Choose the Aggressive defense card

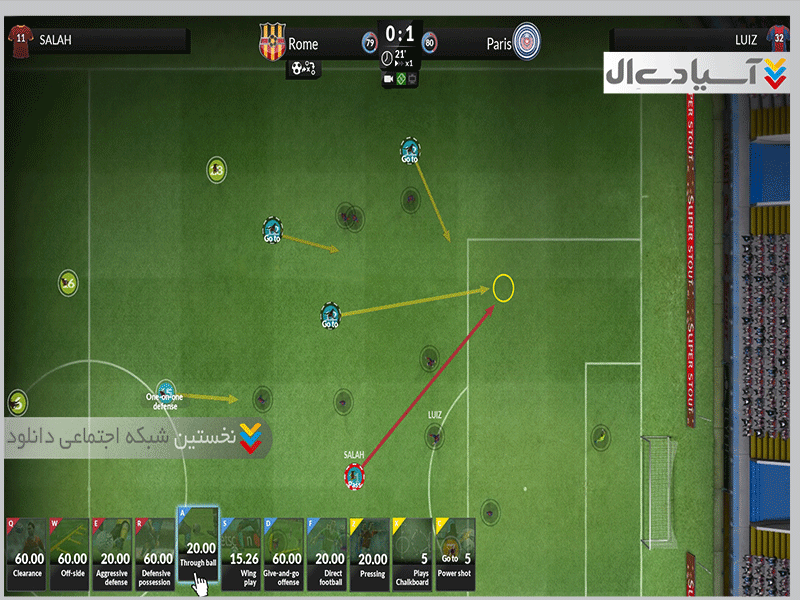pyautogui.click(x=112, y=553)
